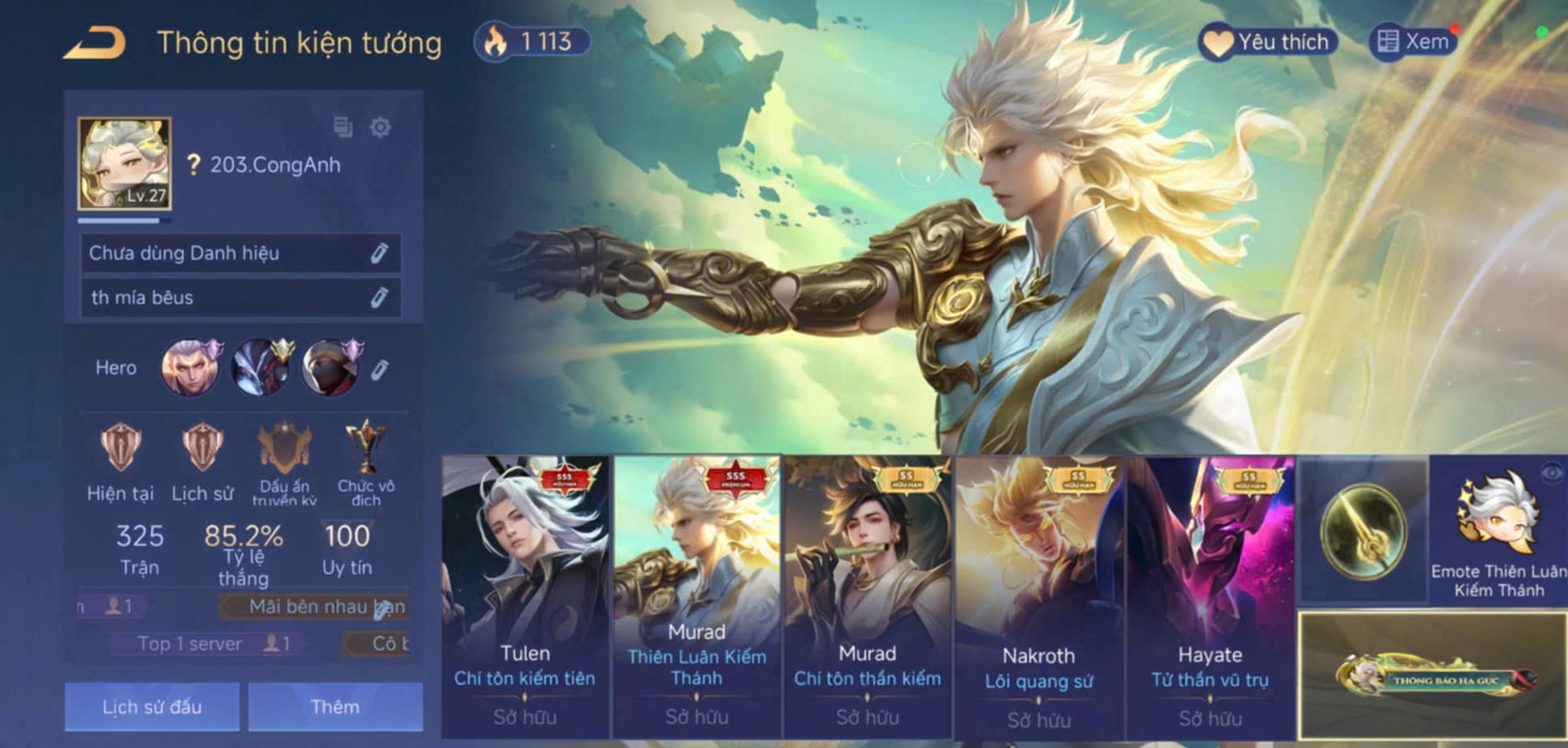Click the copy profile icon beside the gear

[x=342, y=128]
